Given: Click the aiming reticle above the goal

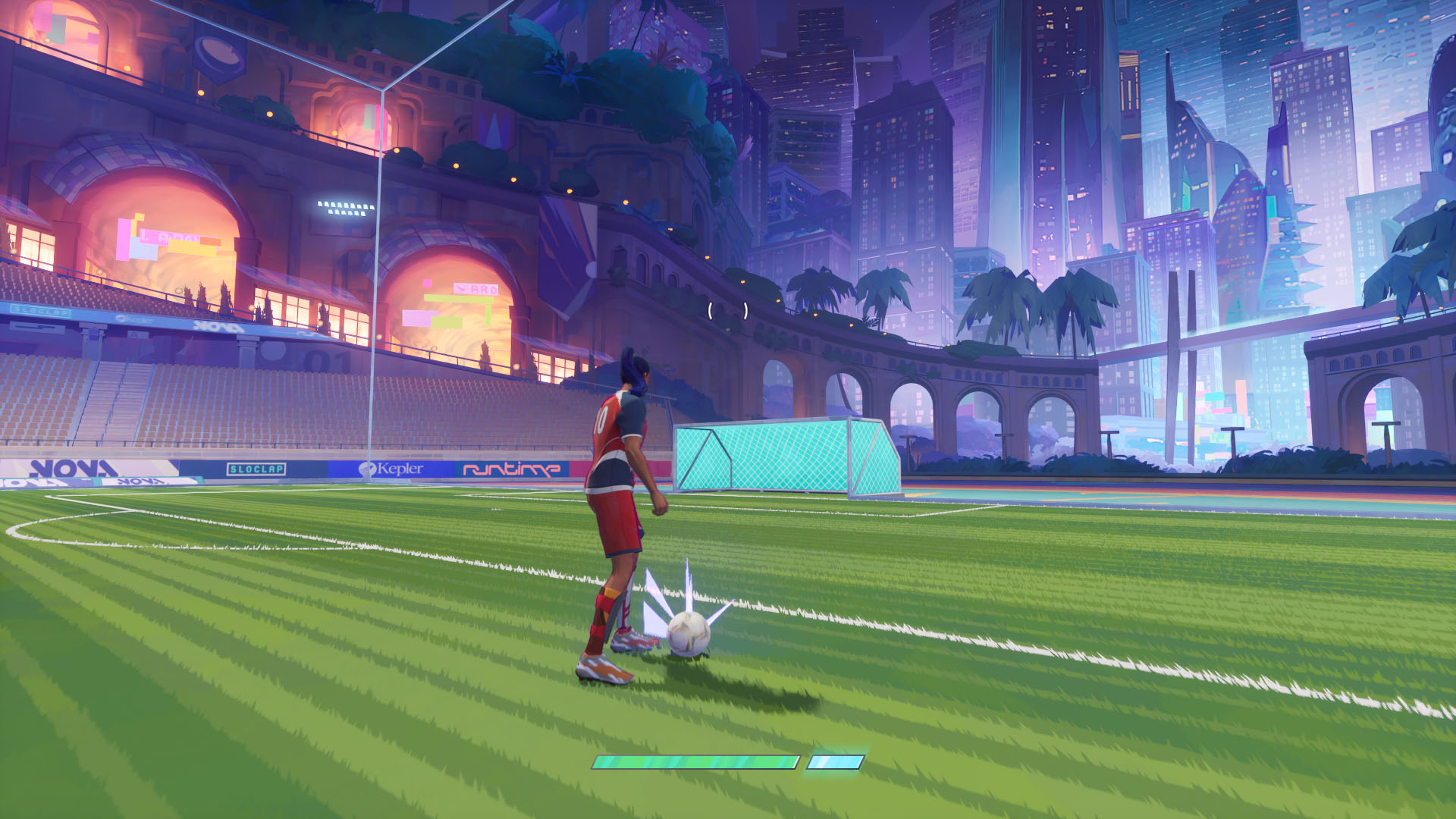Looking at the screenshot, I should (x=728, y=309).
